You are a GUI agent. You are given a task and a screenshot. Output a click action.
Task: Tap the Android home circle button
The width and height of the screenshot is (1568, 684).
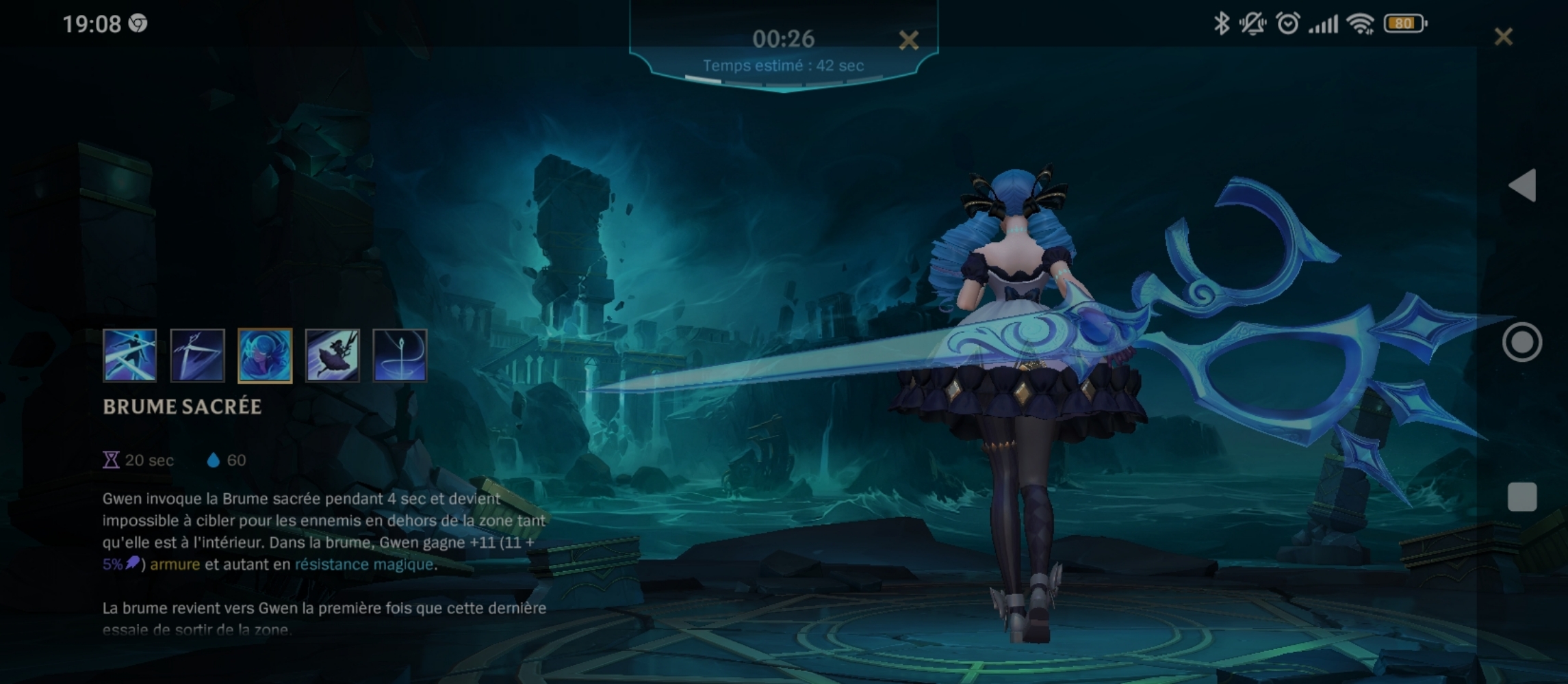pyautogui.click(x=1522, y=342)
